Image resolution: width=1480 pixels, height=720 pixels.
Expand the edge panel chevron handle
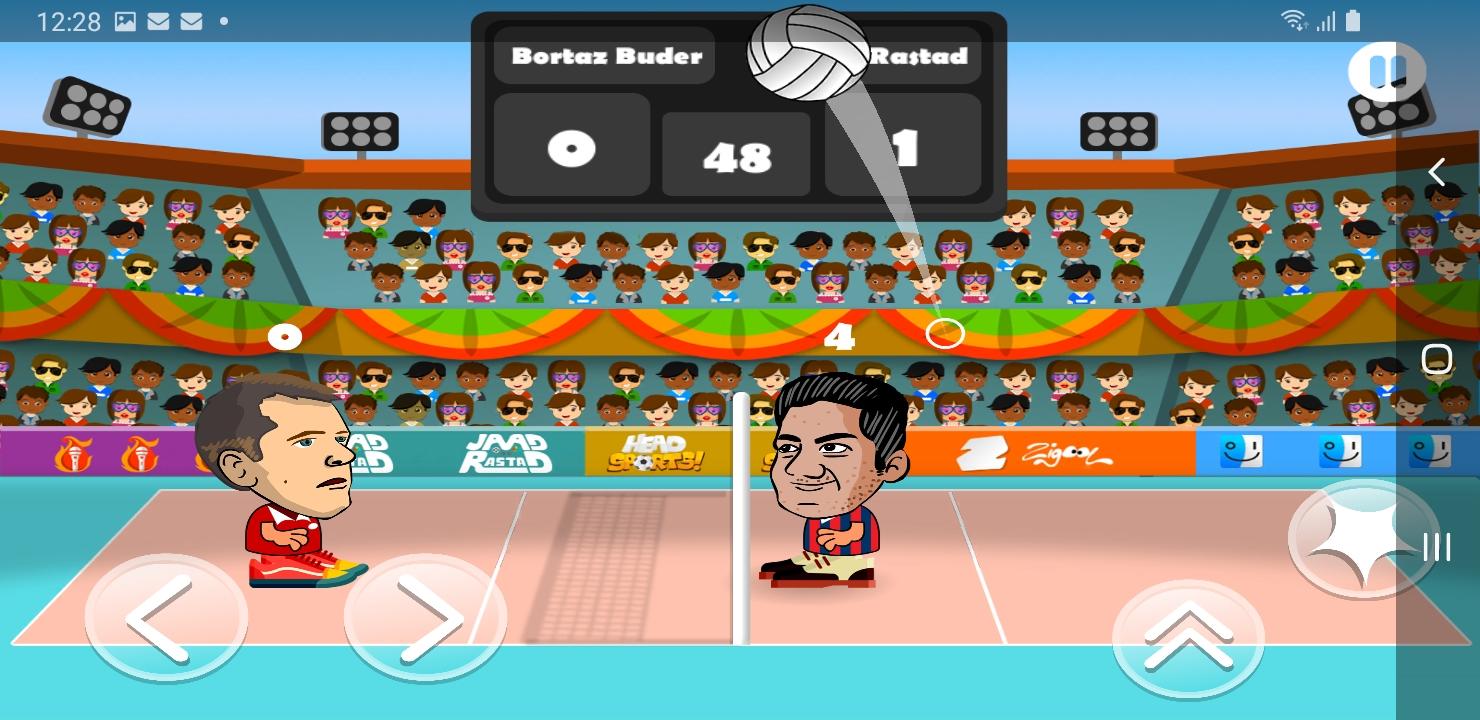(x=1437, y=172)
